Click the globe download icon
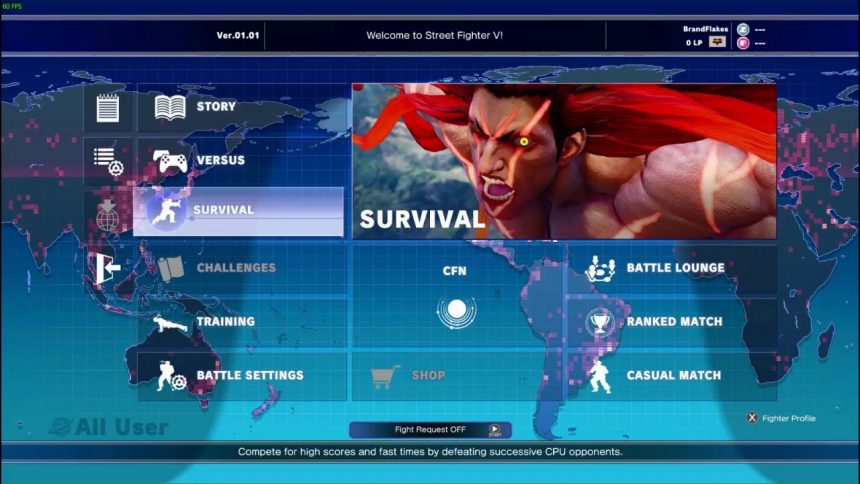Image resolution: width=860 pixels, height=484 pixels. point(107,214)
